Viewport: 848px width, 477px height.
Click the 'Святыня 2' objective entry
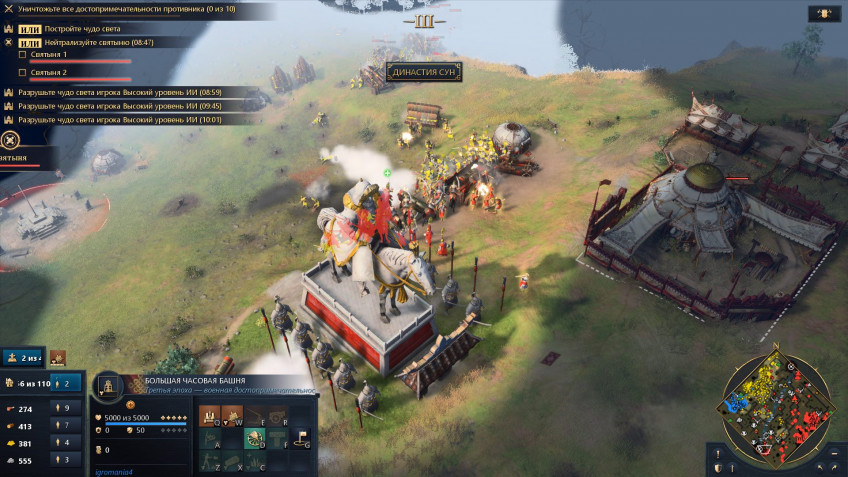[x=50, y=72]
